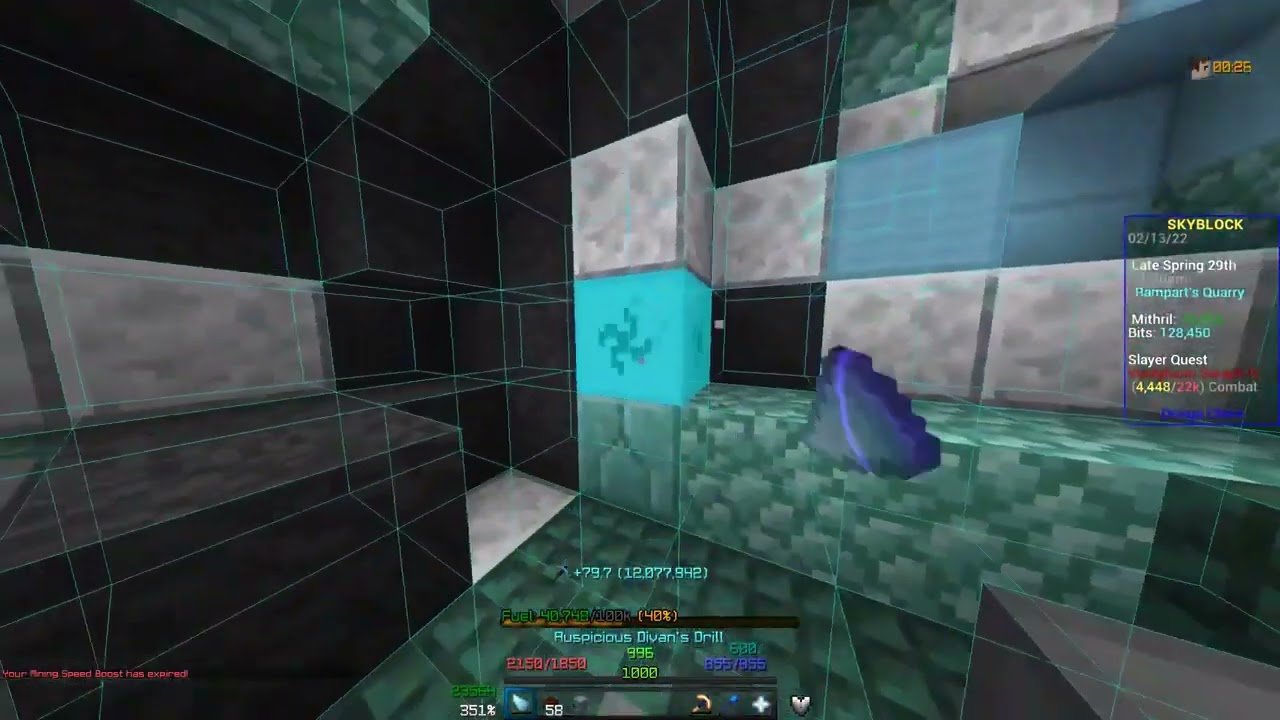Click the blue orb item in the hotbar

734,700
